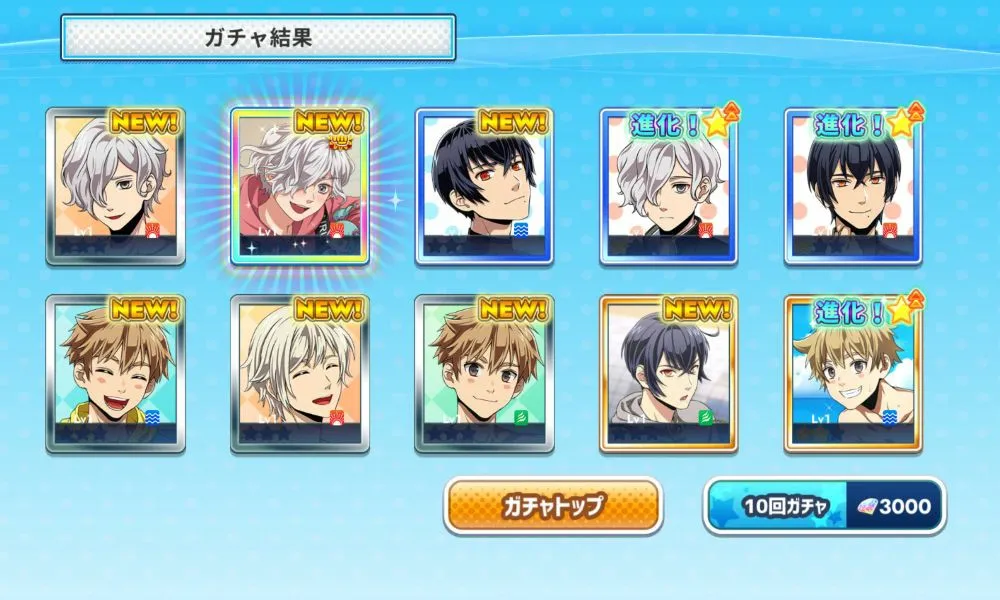The height and width of the screenshot is (600, 1000).
Task: Roll the 10回ガチャ for 3000 gems
Action: pyautogui.click(x=824, y=506)
